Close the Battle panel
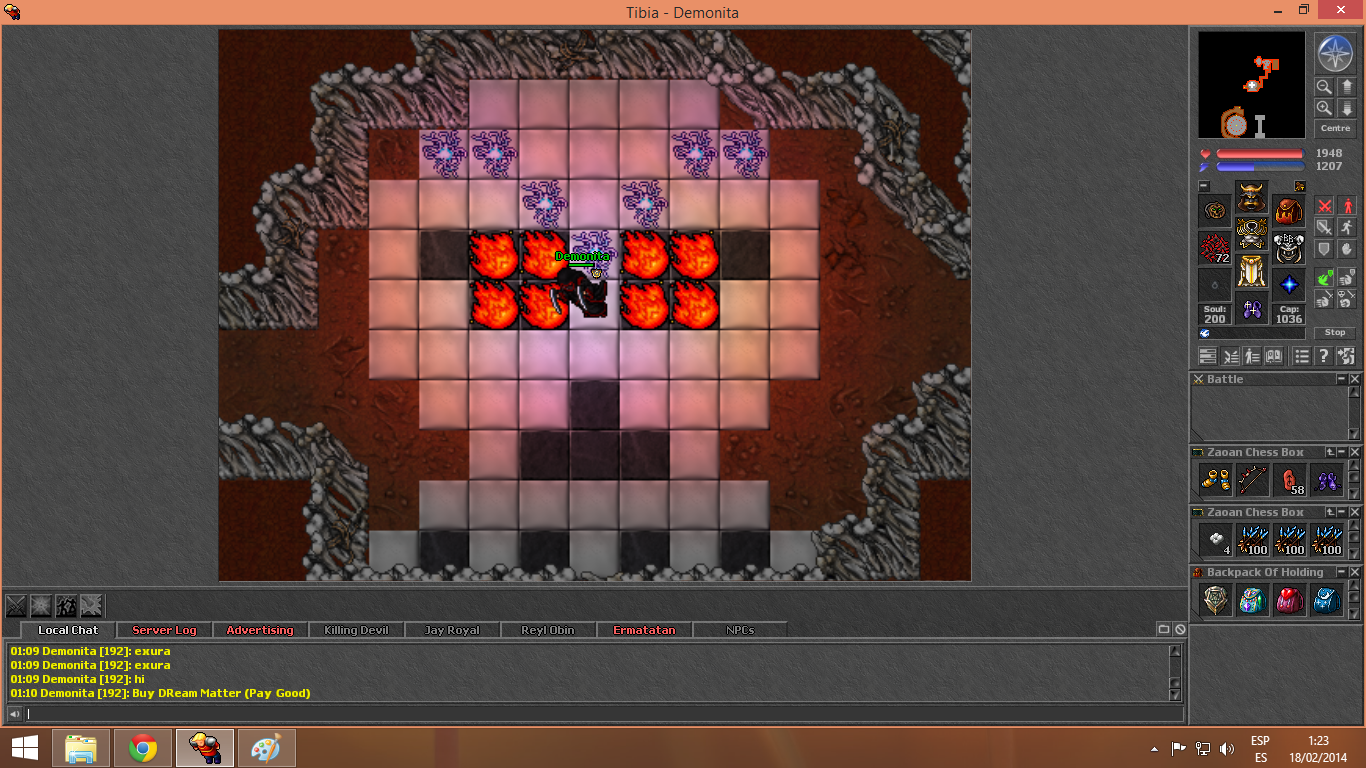 tap(1355, 379)
